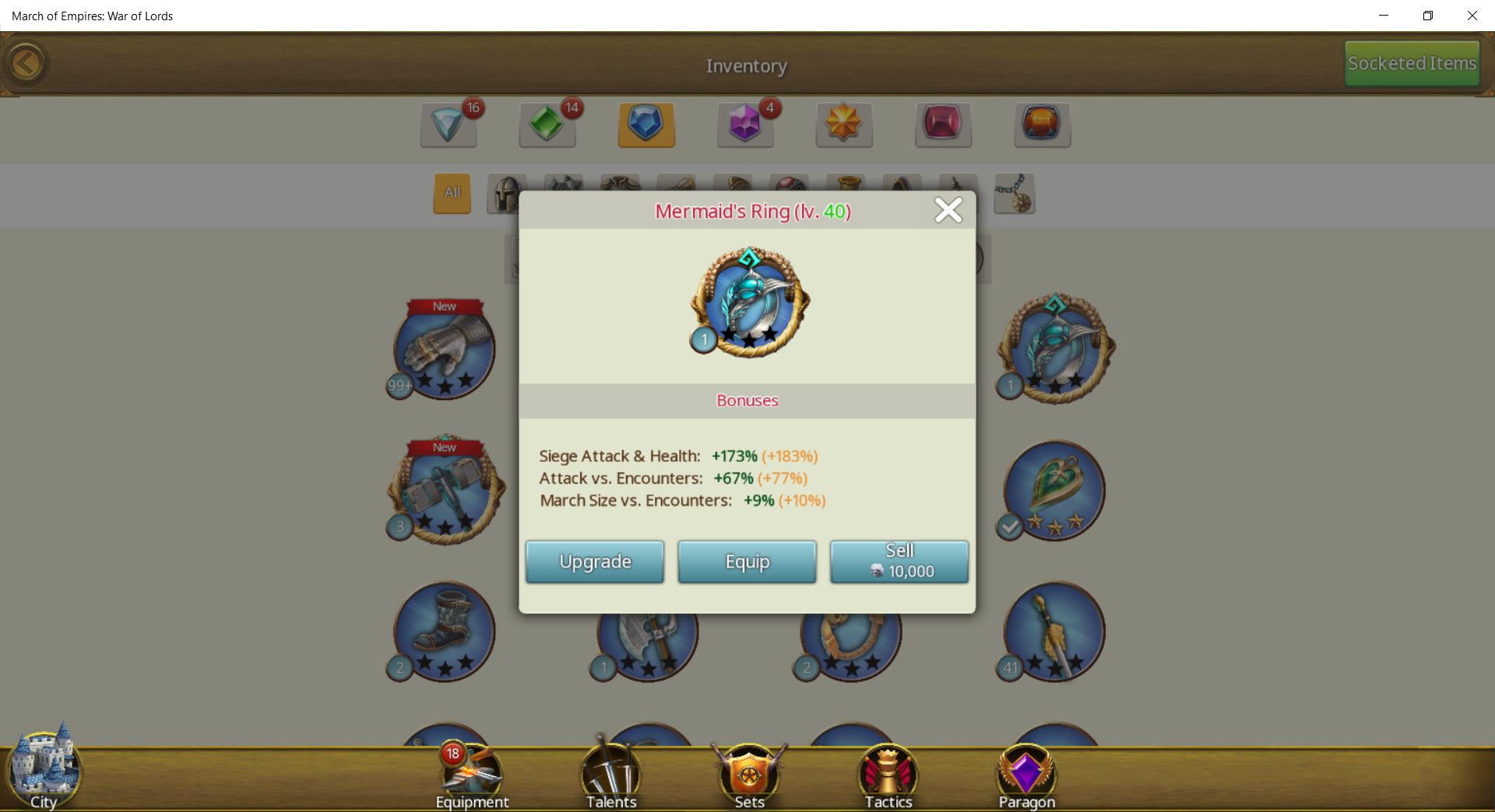Select the white diamond gem category

coord(448,125)
